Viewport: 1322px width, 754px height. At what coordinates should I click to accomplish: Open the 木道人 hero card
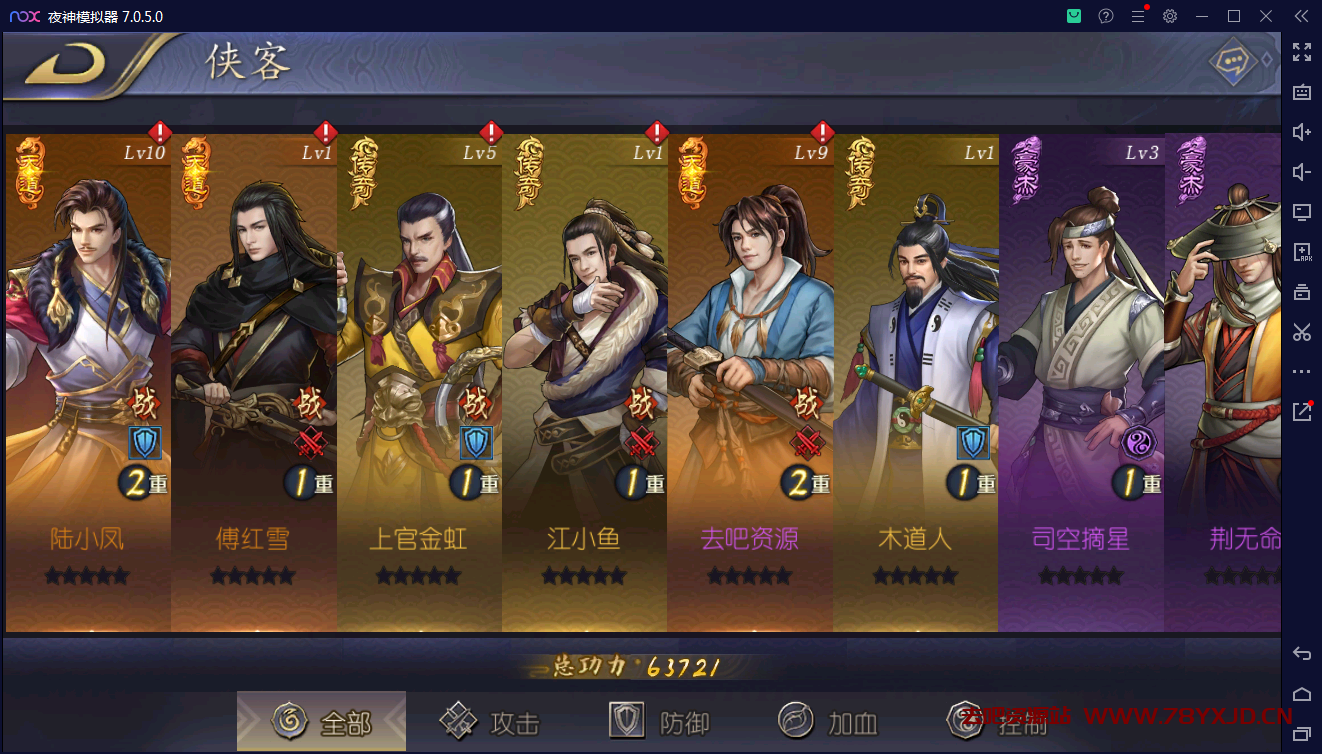point(916,380)
